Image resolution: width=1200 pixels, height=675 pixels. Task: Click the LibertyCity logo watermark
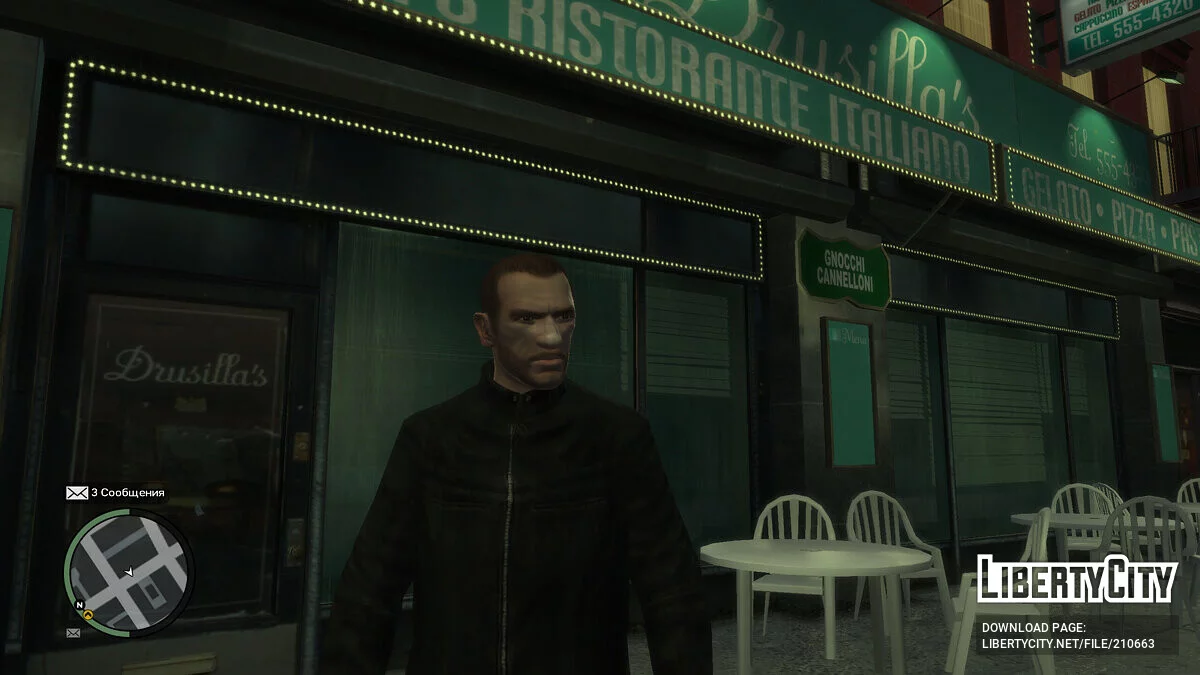click(x=1076, y=579)
